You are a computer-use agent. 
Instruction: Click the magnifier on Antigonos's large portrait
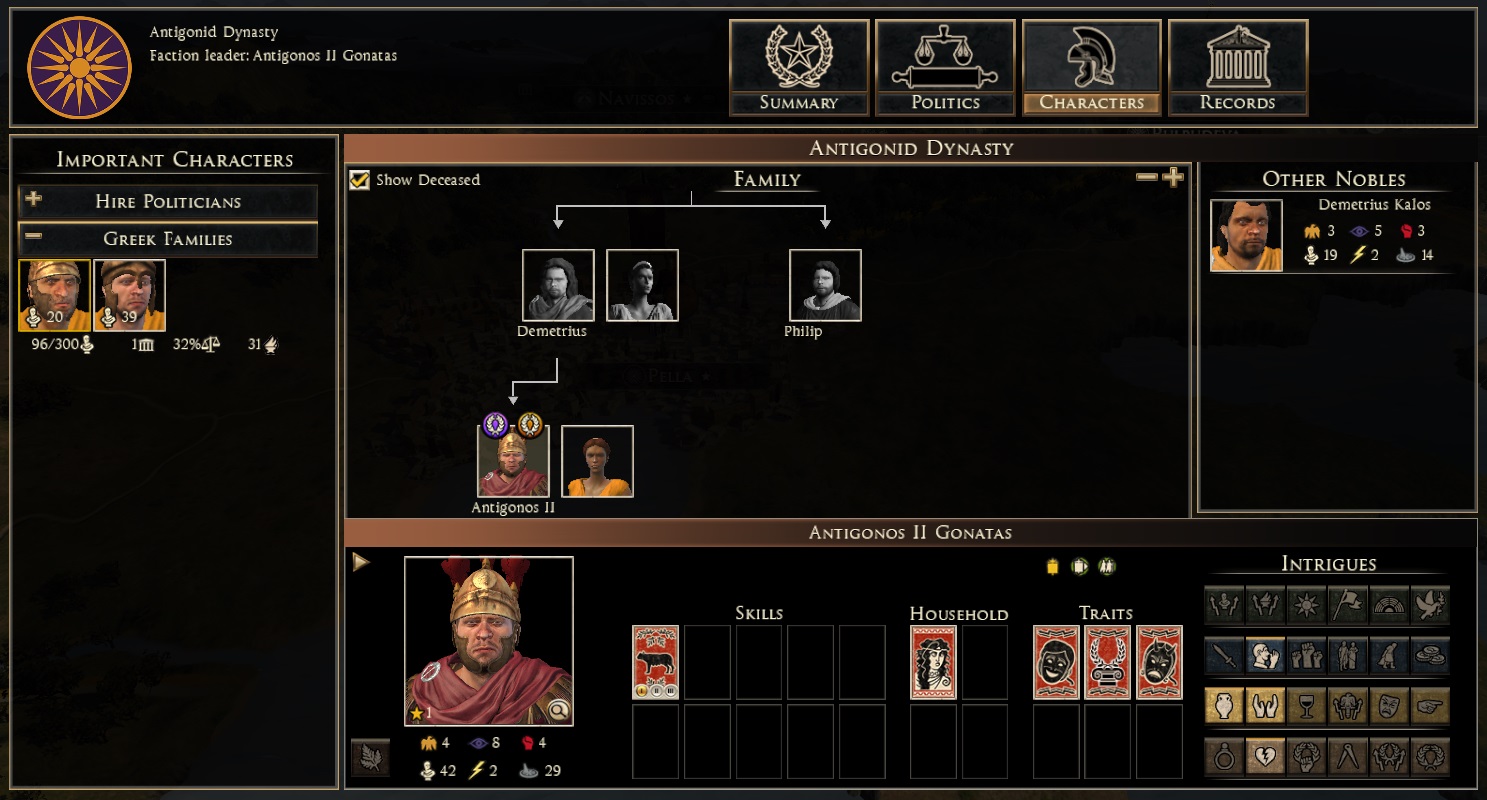[558, 710]
